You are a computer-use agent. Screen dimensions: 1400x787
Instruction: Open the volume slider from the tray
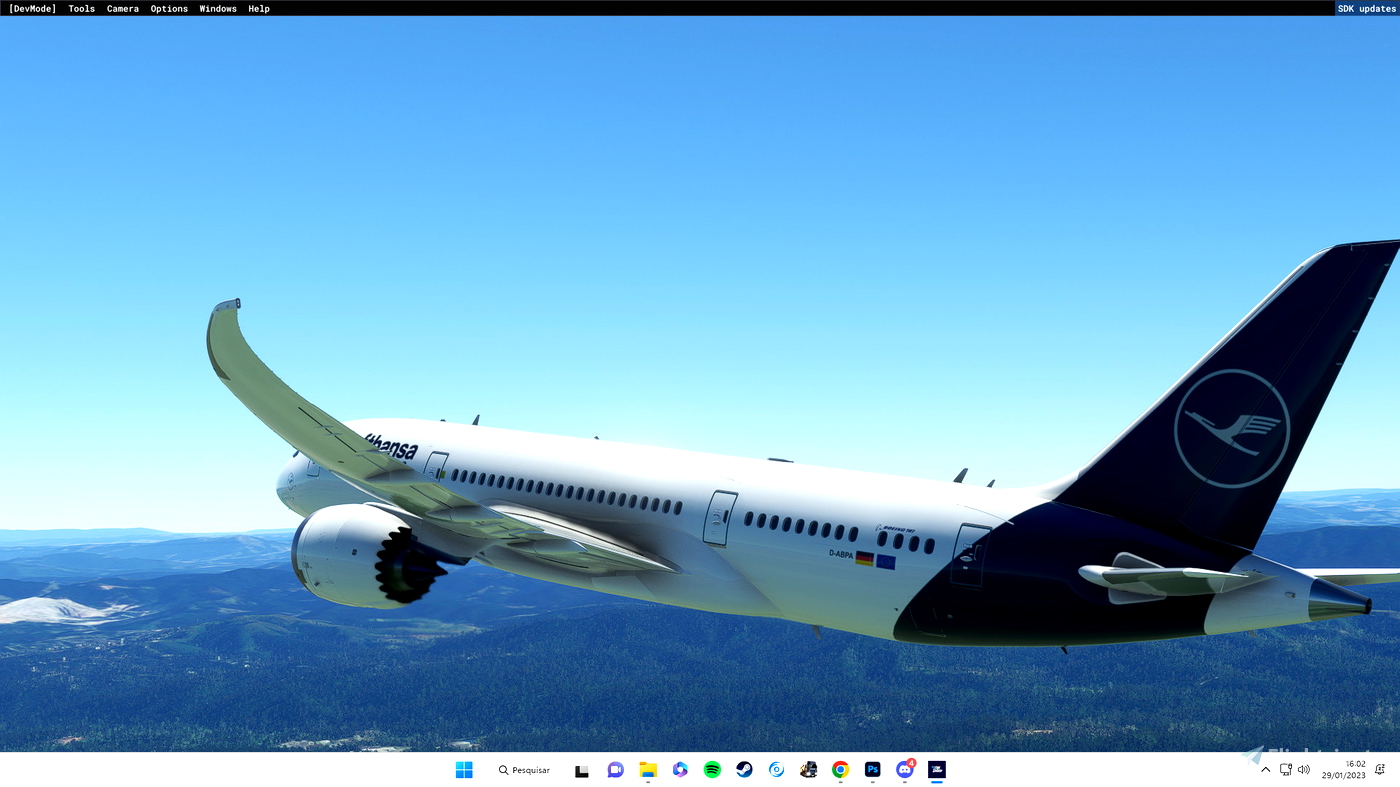click(1303, 769)
